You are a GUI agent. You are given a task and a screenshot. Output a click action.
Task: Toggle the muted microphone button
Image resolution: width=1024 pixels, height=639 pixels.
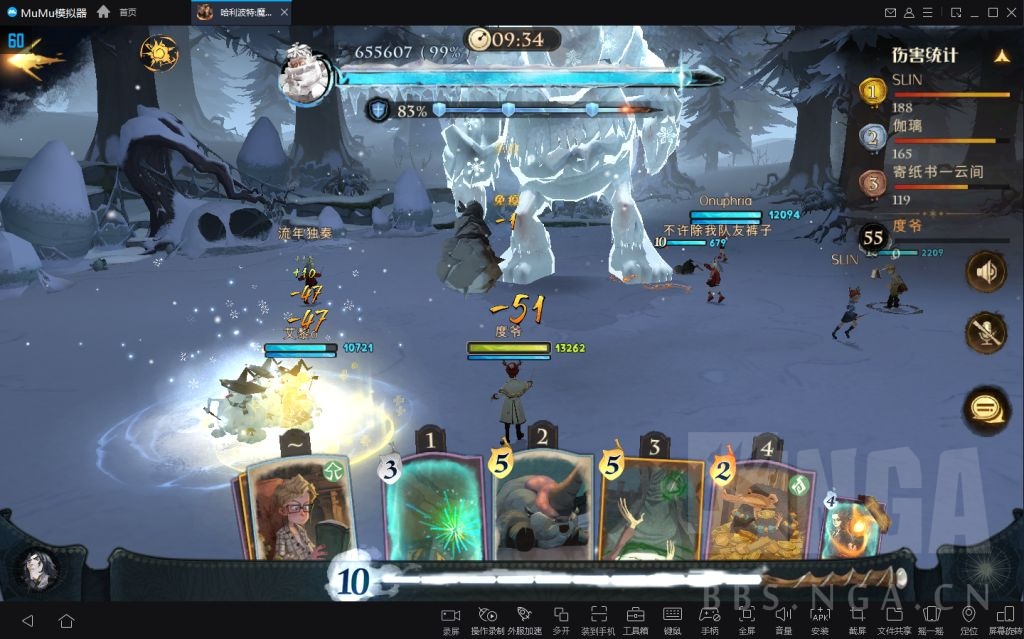click(x=986, y=333)
